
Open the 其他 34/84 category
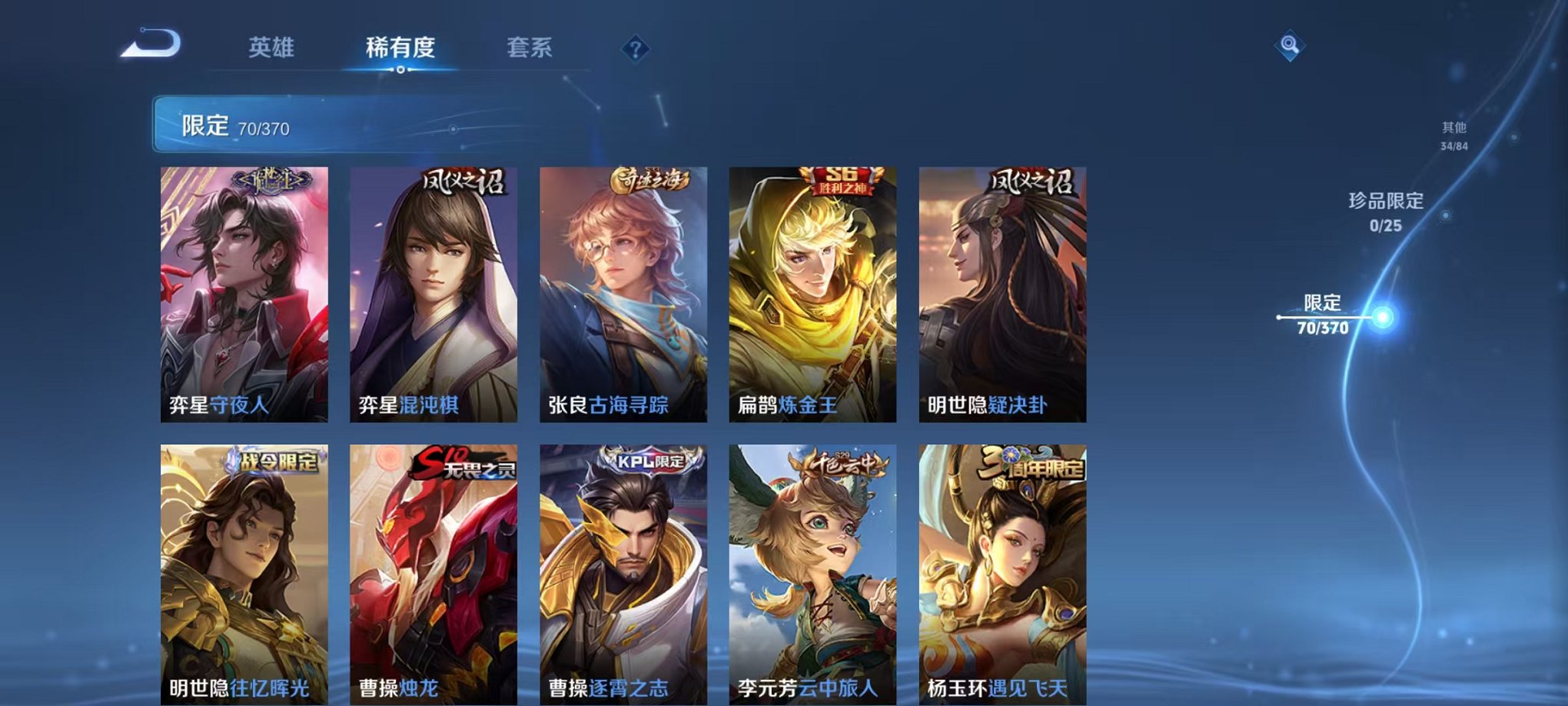1453,135
